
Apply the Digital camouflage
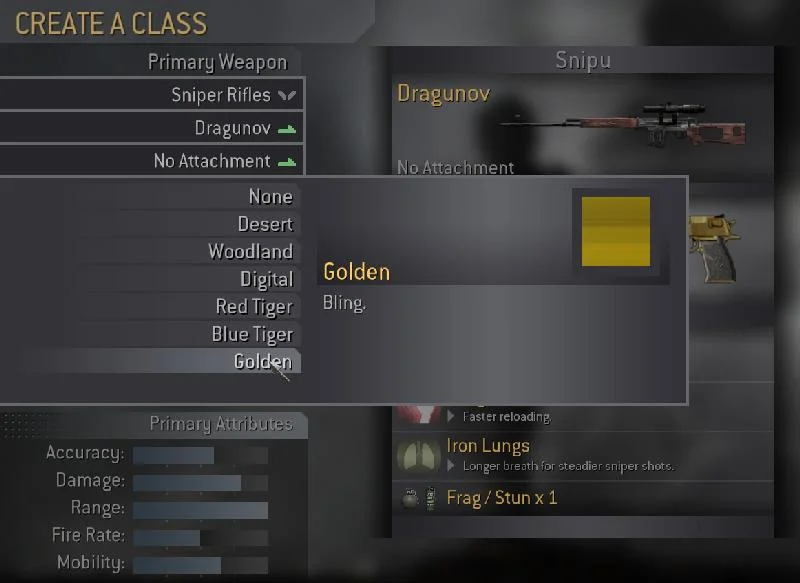coord(265,280)
